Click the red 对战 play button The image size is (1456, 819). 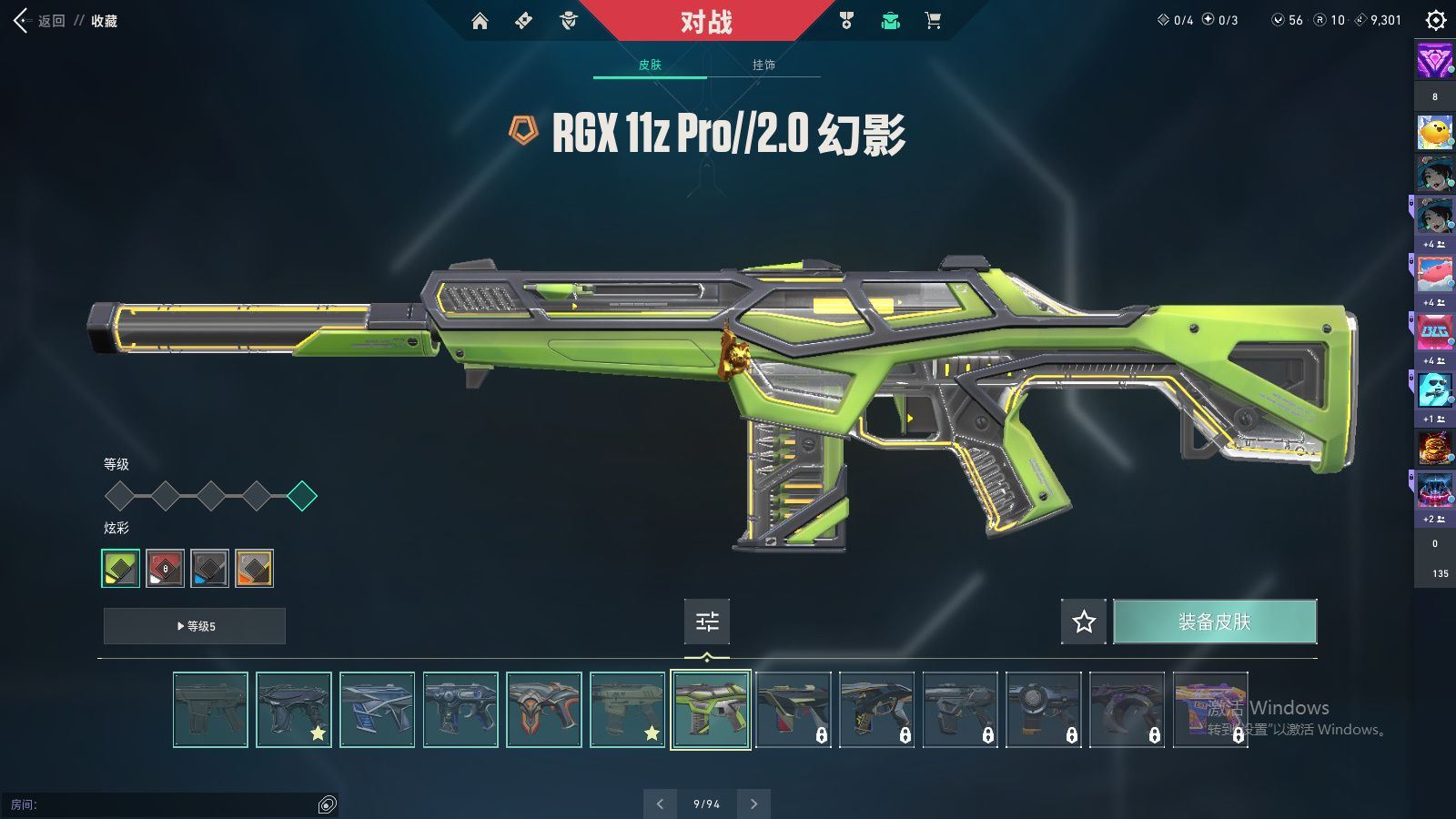[x=706, y=21]
